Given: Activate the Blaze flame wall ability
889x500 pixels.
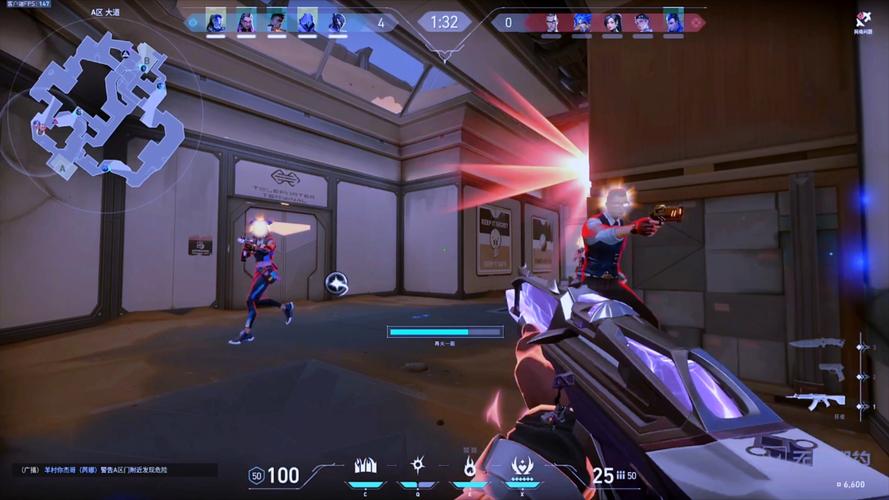Looking at the screenshot, I should coord(365,466).
